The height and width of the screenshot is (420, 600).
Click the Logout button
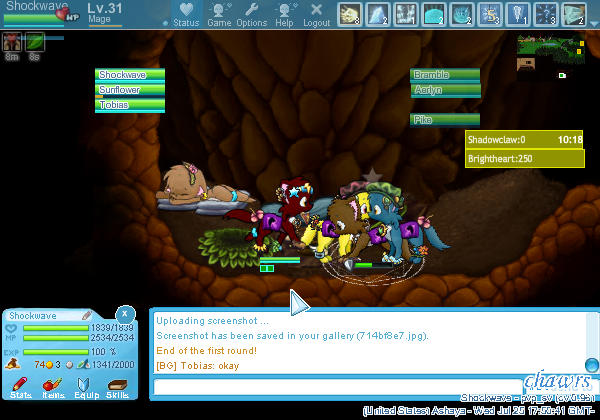coord(316,14)
